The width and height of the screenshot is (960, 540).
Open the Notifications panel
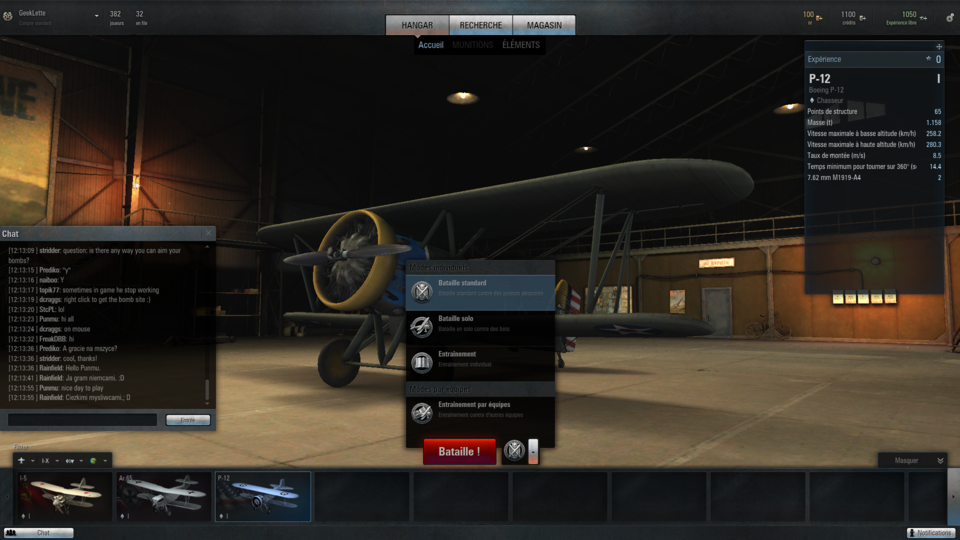coord(931,533)
